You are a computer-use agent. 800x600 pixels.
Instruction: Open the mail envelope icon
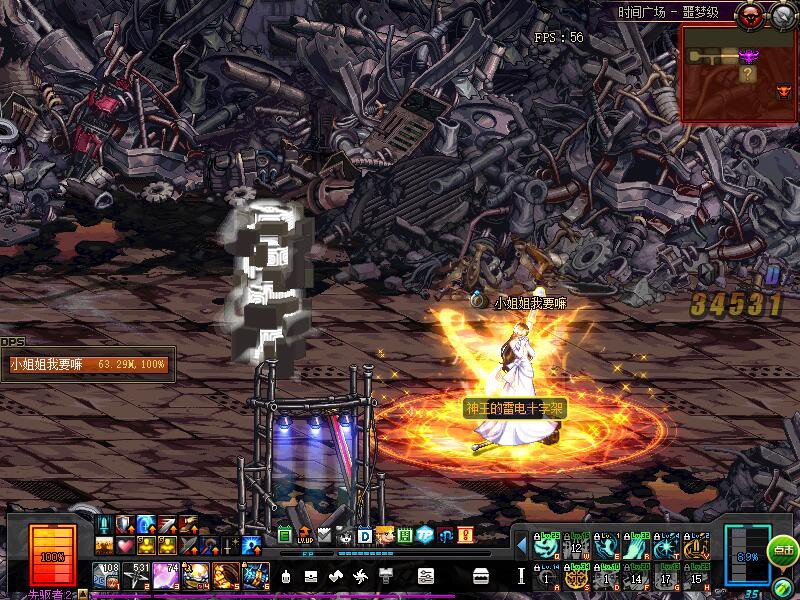coord(324,535)
